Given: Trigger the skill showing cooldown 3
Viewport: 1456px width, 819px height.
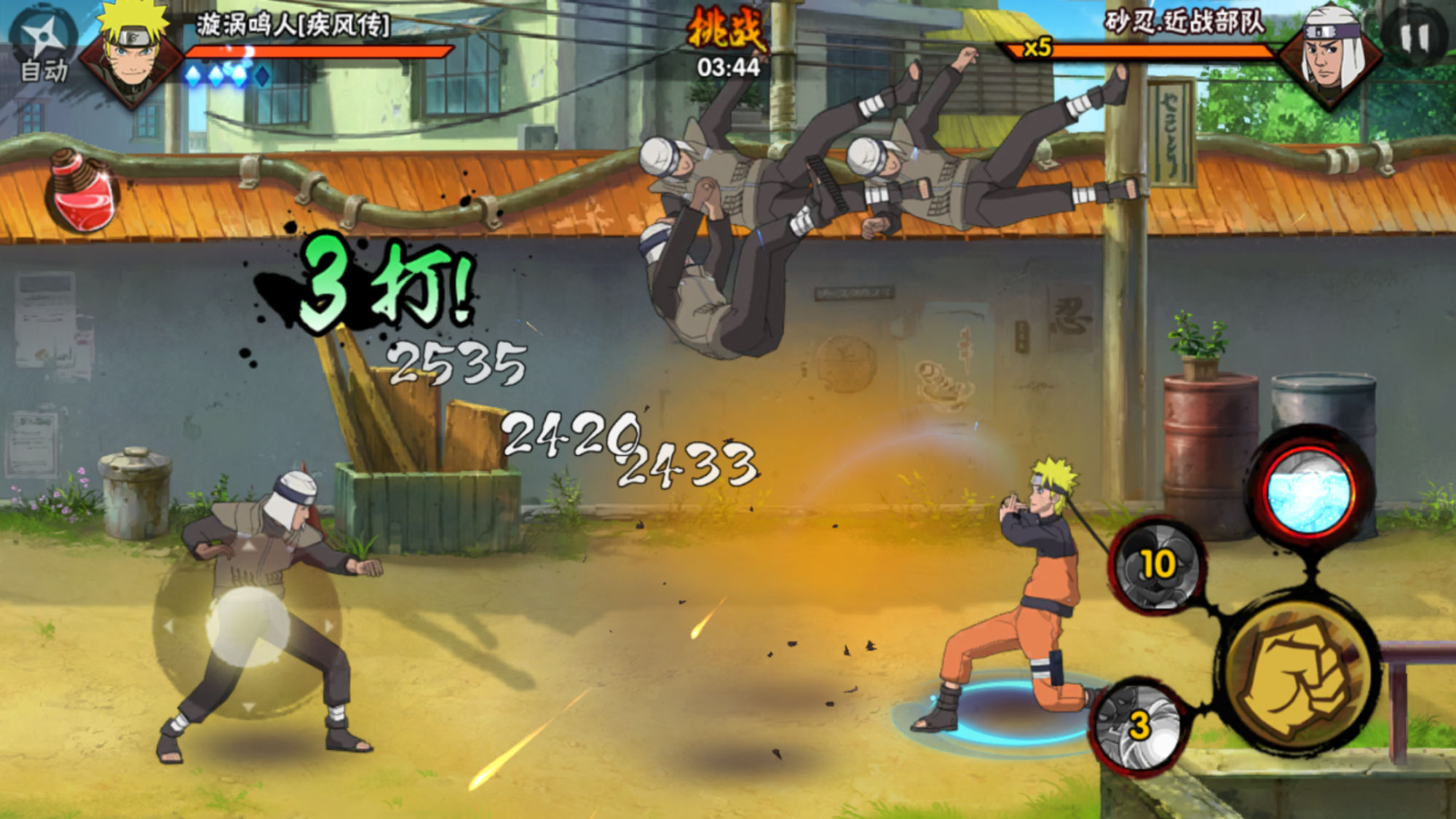Looking at the screenshot, I should (1139, 727).
